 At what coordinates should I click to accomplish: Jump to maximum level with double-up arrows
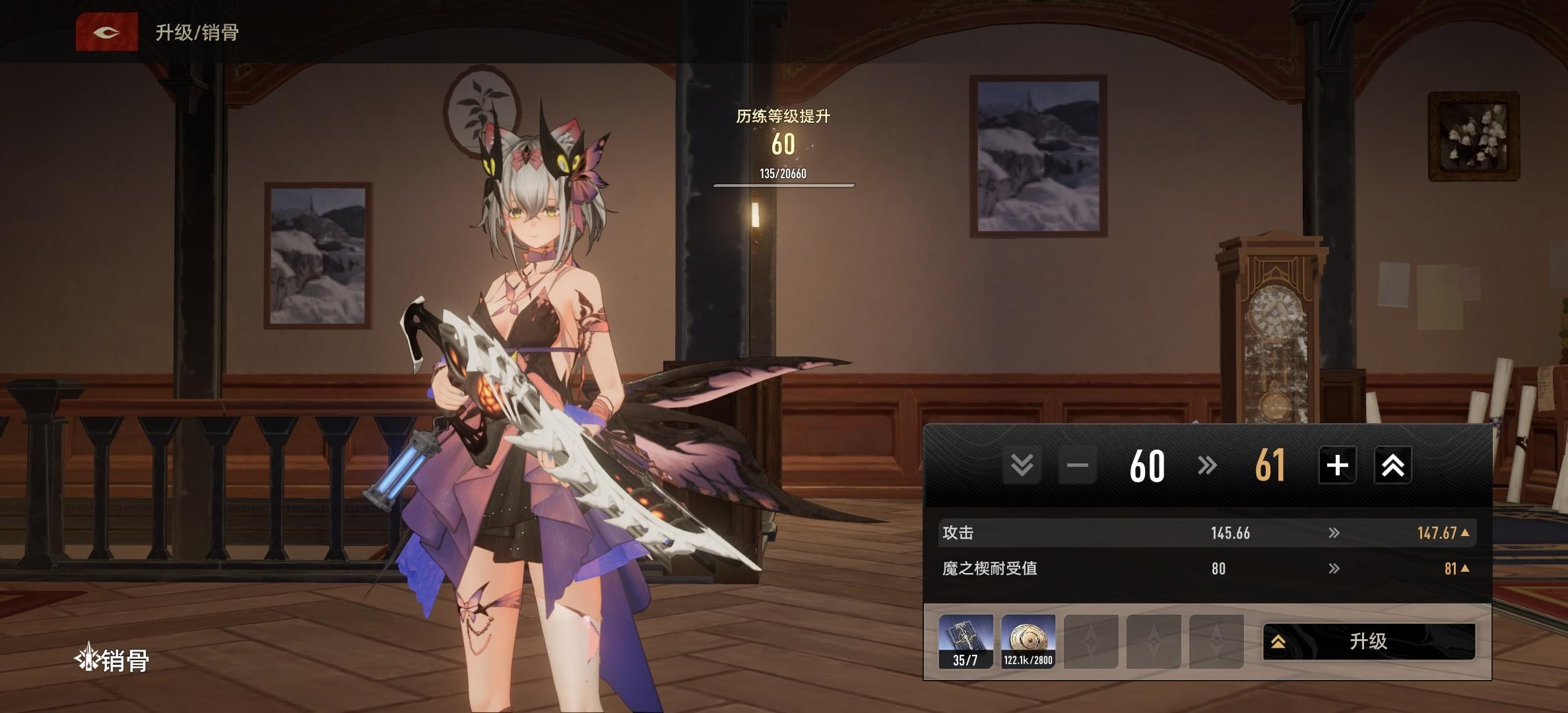pyautogui.click(x=1392, y=465)
